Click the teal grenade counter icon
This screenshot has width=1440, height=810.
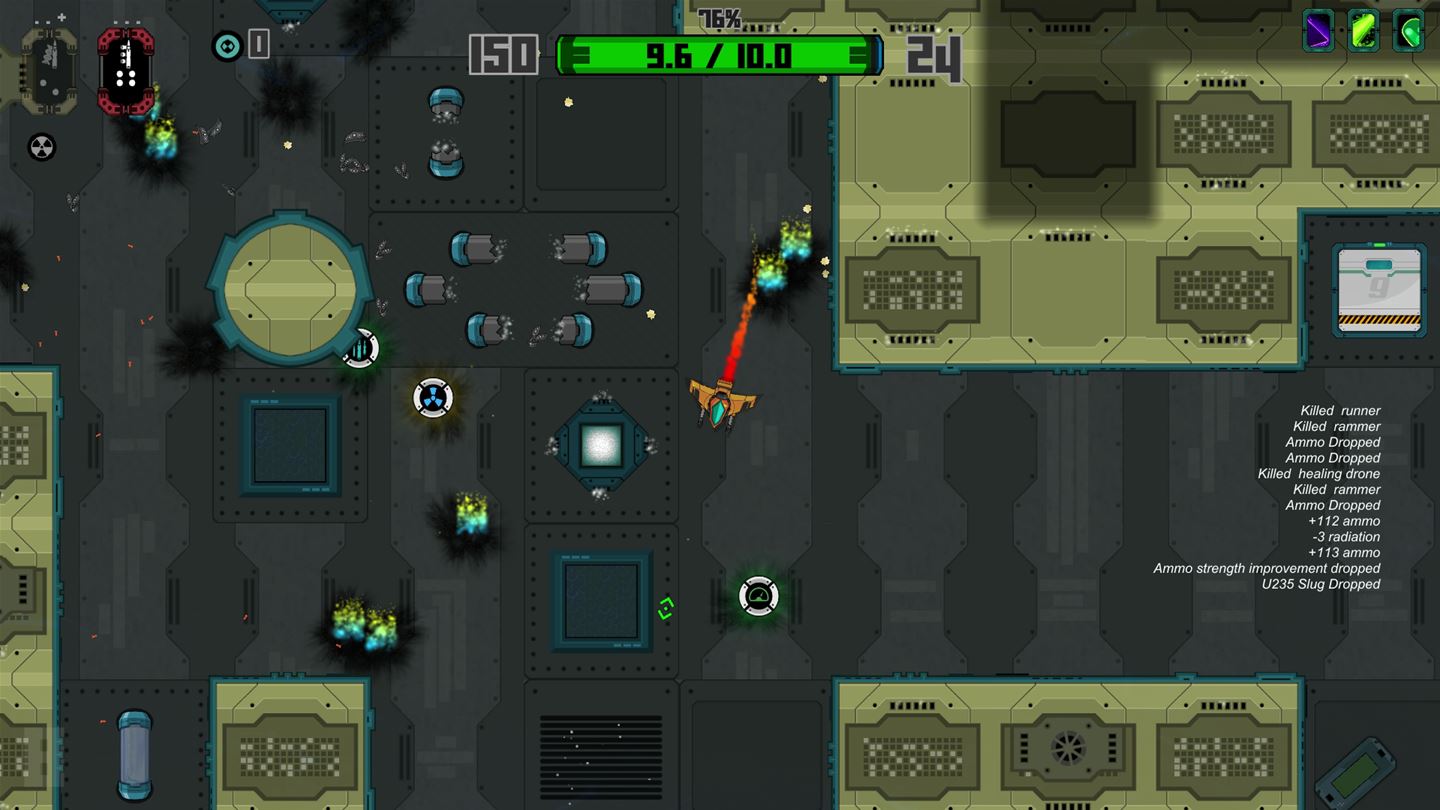(228, 44)
